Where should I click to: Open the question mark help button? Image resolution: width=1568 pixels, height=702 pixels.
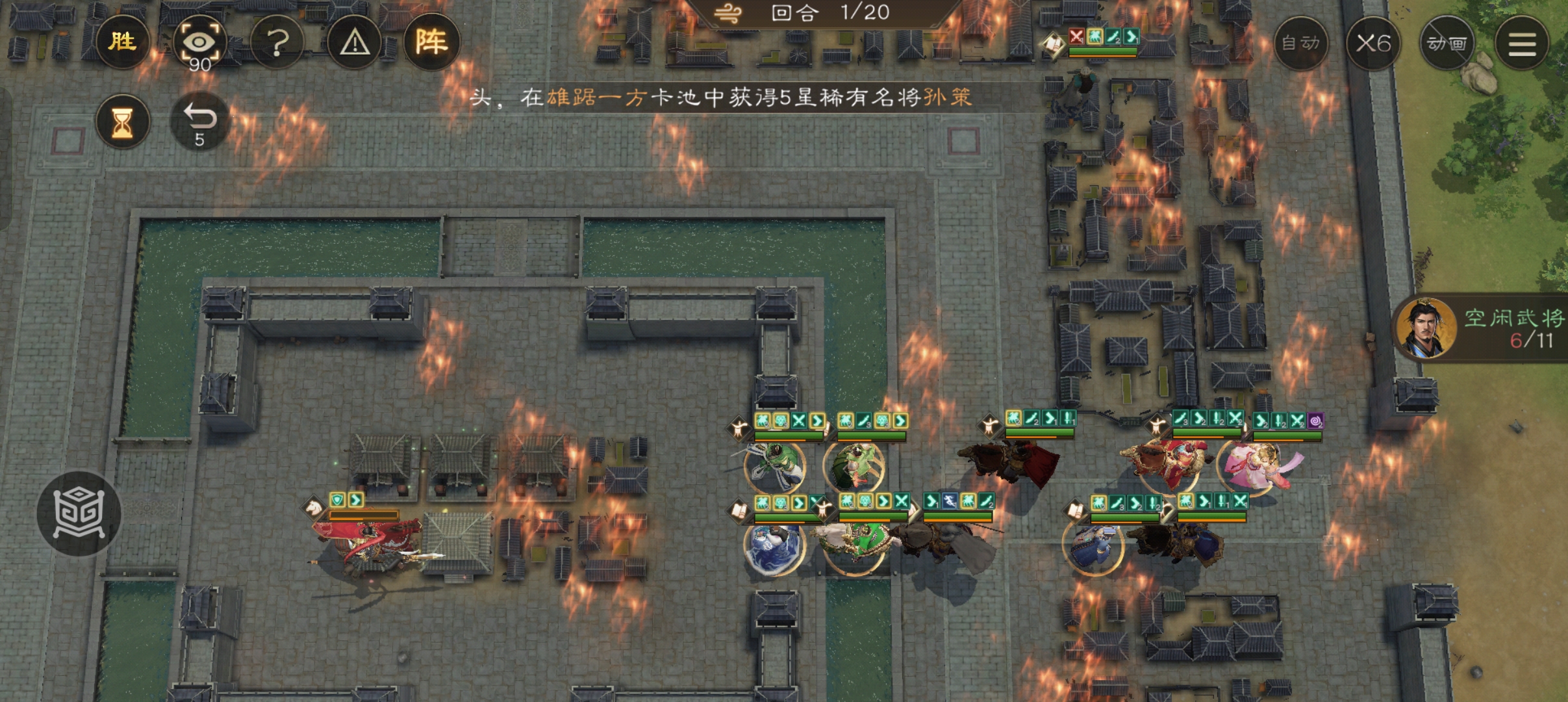click(277, 43)
